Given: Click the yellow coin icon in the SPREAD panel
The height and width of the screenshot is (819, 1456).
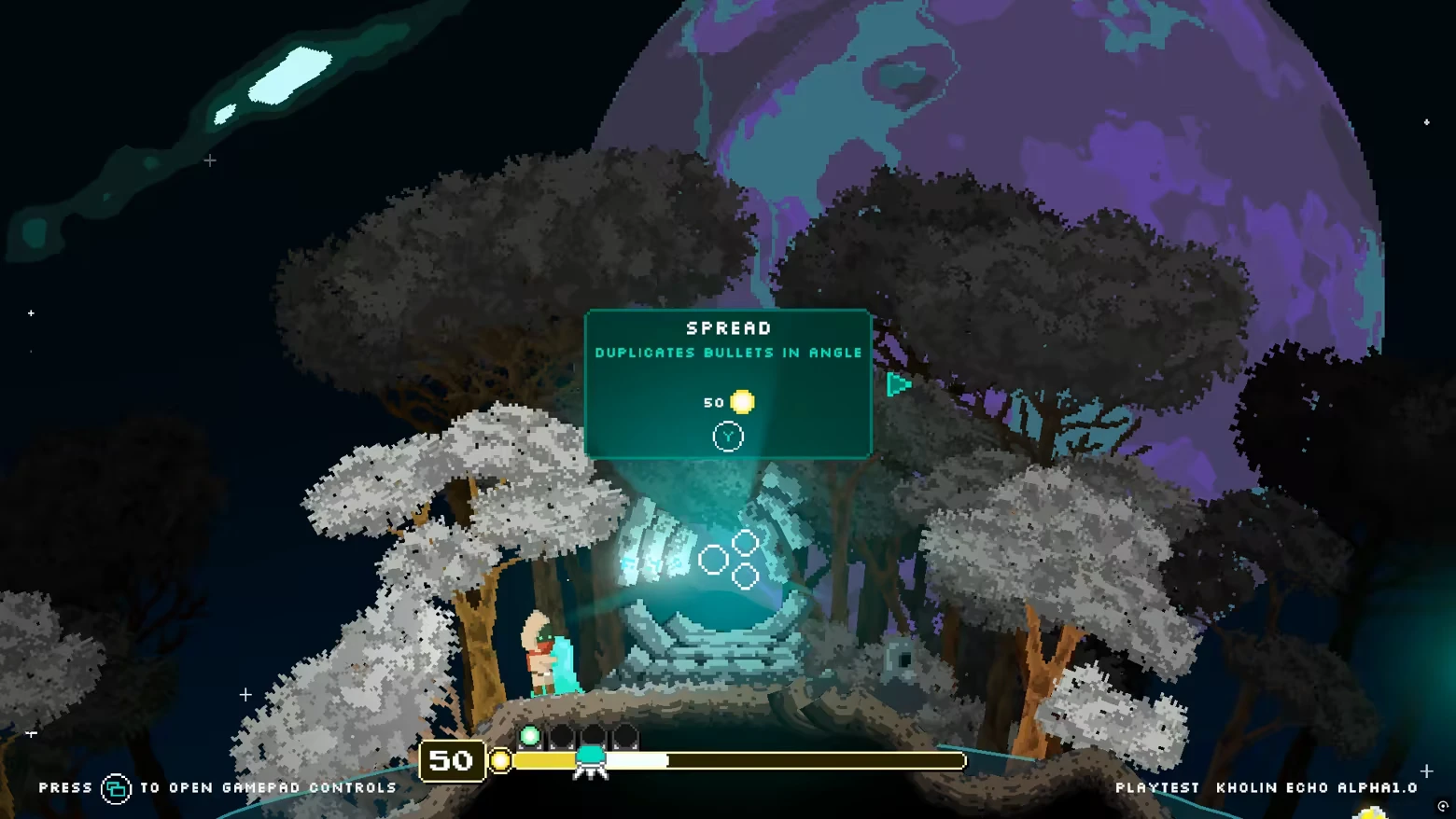Looking at the screenshot, I should 742,402.
